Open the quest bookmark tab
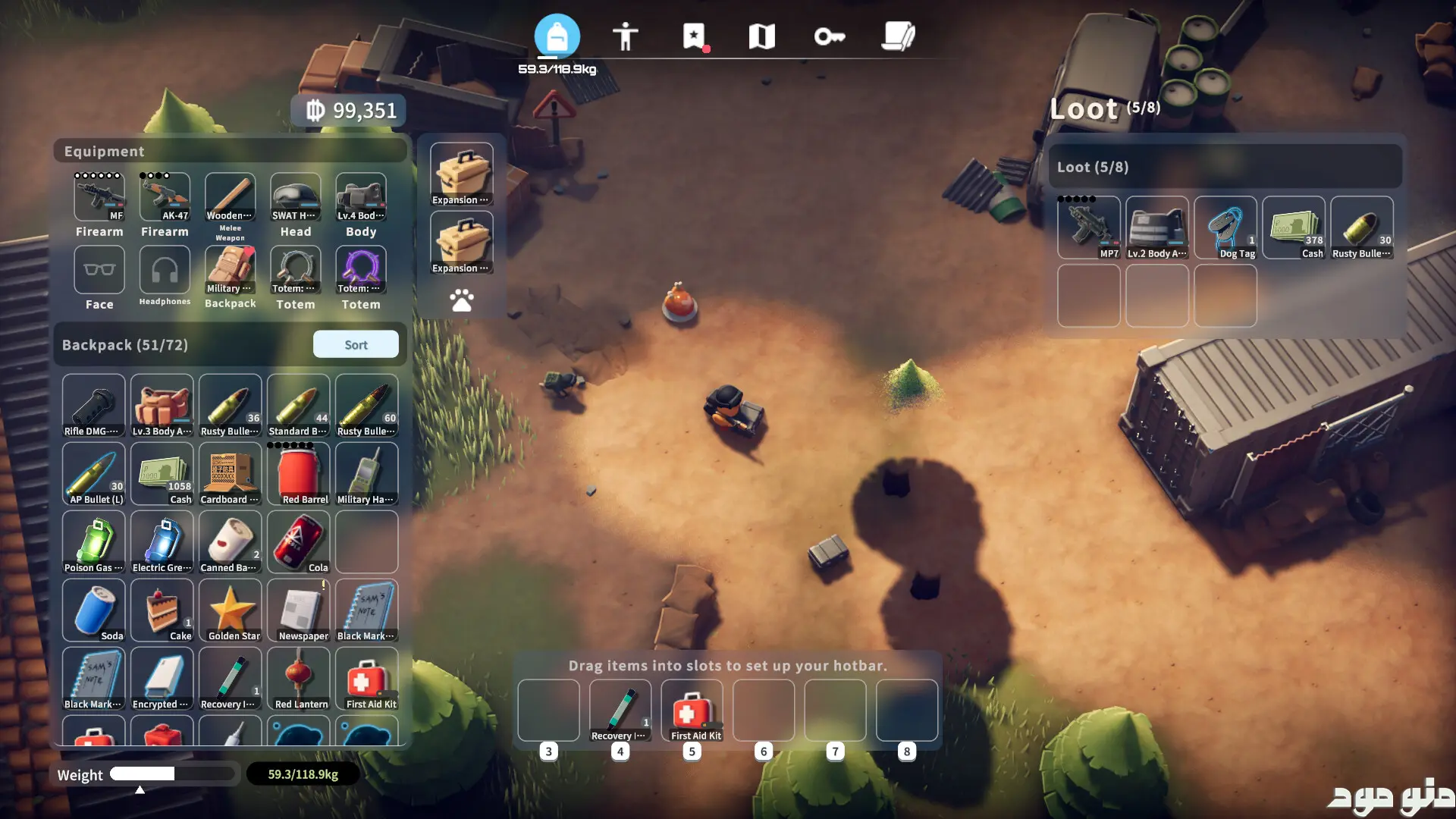Image resolution: width=1456 pixels, height=819 pixels. (x=693, y=36)
